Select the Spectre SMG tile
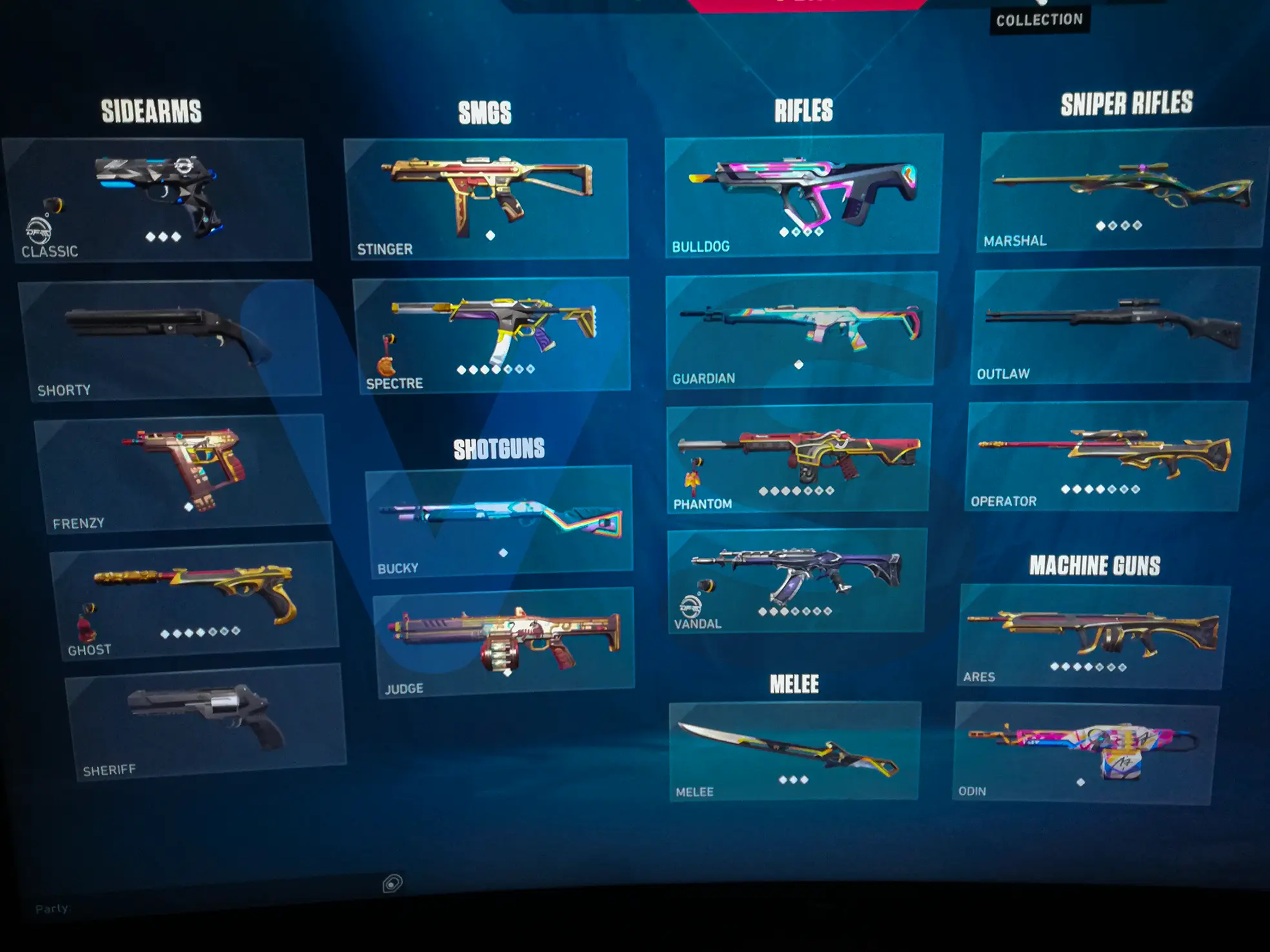 pyautogui.click(x=492, y=333)
